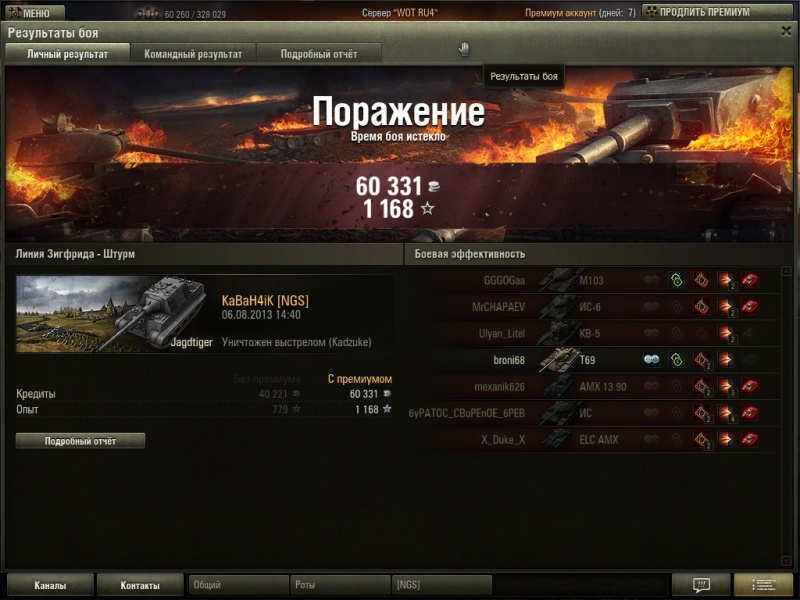Select the Роты chat tab
Screen dimensions: 800x600
tap(340, 585)
